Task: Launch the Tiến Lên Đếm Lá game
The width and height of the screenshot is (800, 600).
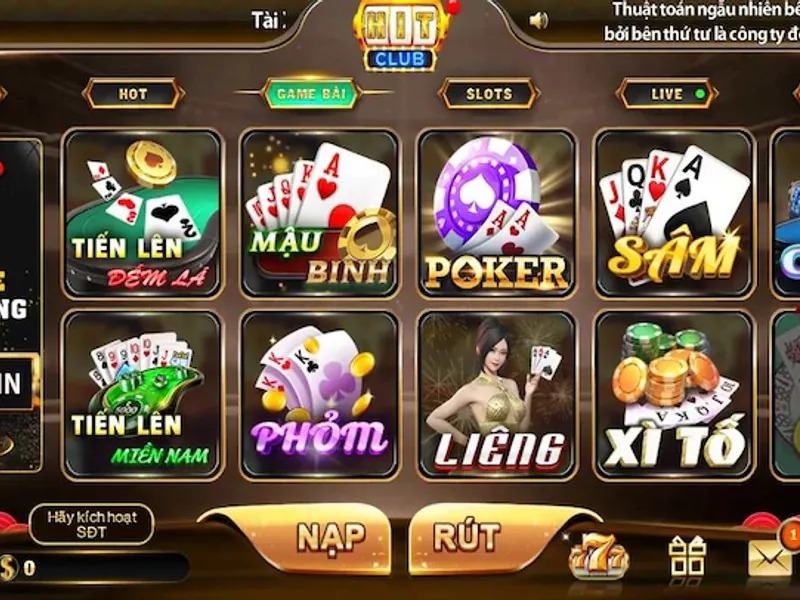Action: (x=142, y=213)
